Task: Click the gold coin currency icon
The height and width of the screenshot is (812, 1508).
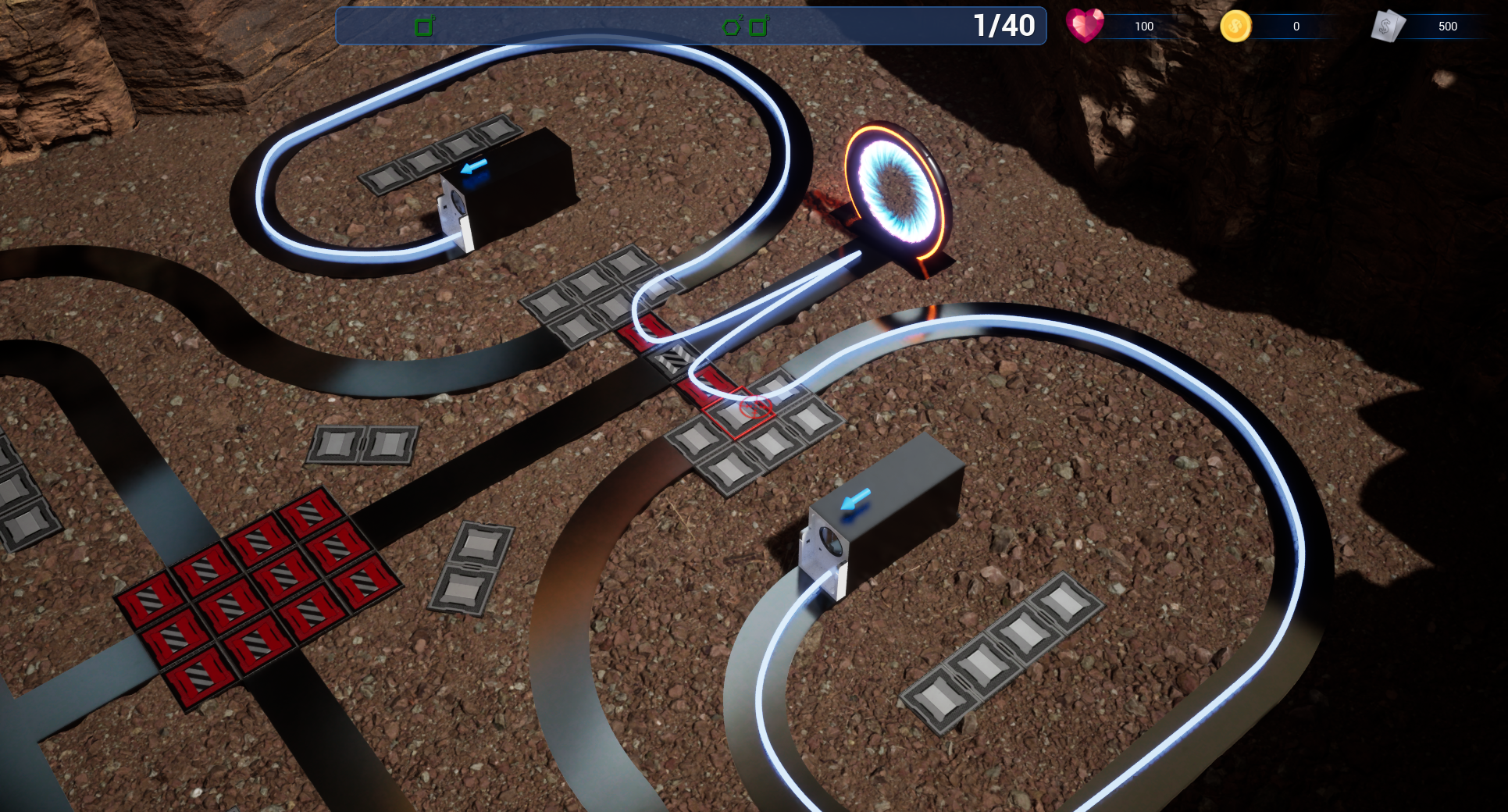Action: [x=1235, y=27]
